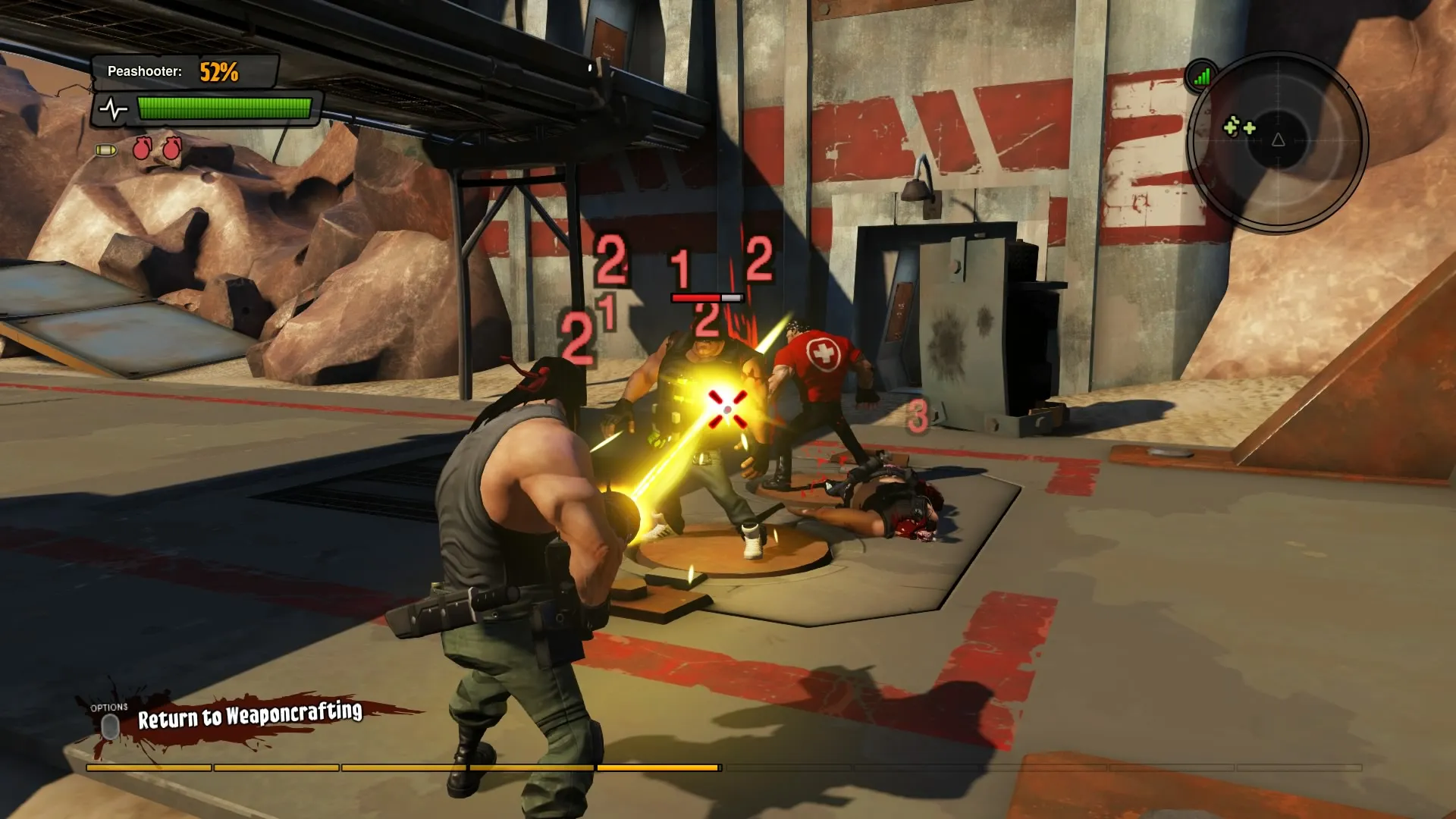The height and width of the screenshot is (819, 1456).
Task: Click the second grenade icon
Action: coord(172,149)
